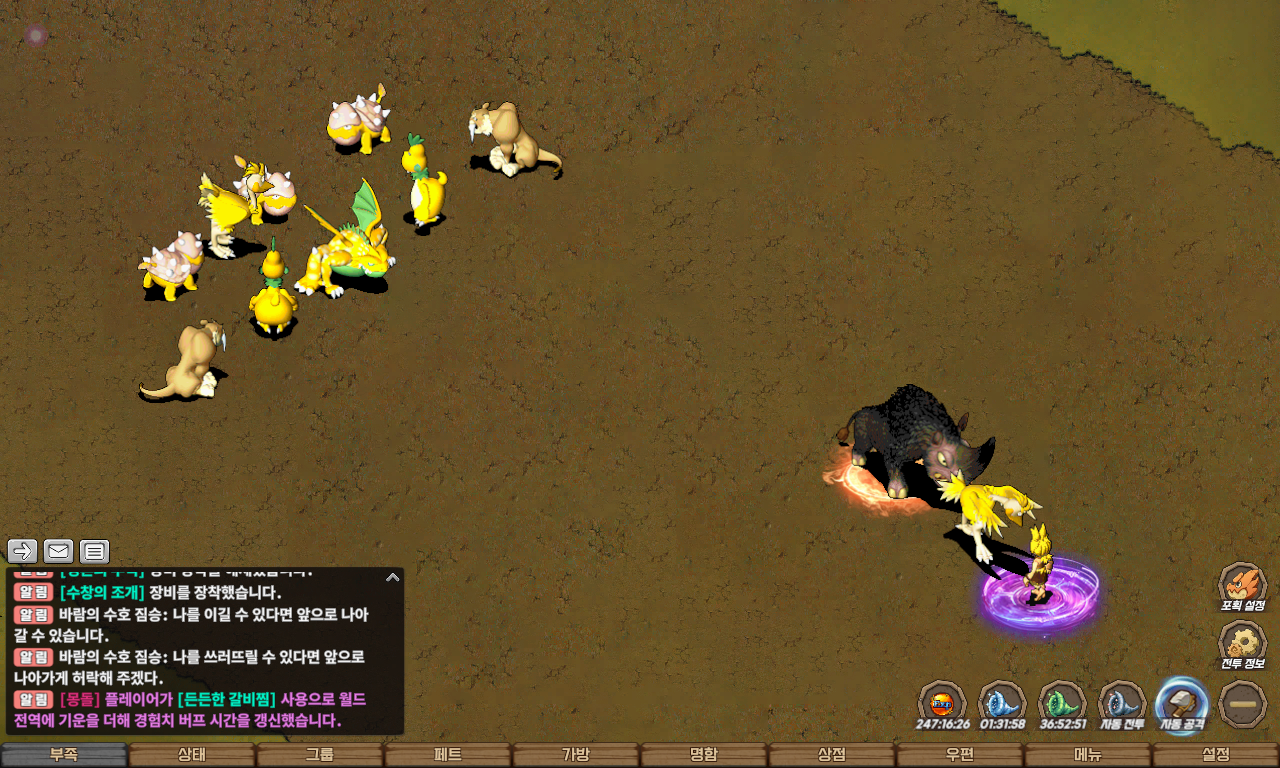Open the 페트 (Pet) menu

[448, 755]
